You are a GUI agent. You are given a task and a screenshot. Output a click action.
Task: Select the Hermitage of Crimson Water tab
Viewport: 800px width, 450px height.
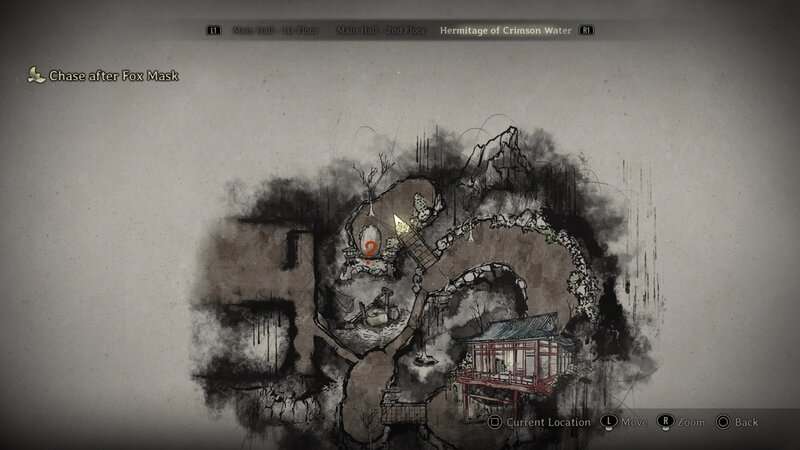click(504, 30)
